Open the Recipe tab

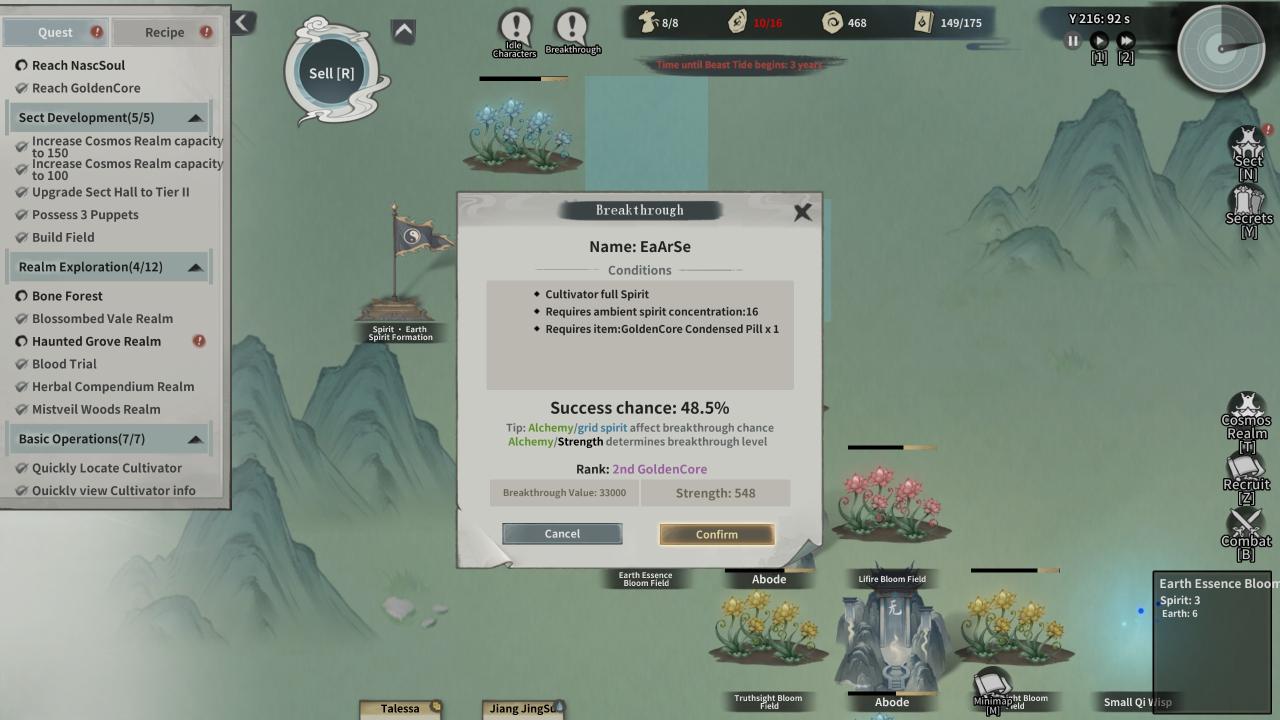pos(164,32)
